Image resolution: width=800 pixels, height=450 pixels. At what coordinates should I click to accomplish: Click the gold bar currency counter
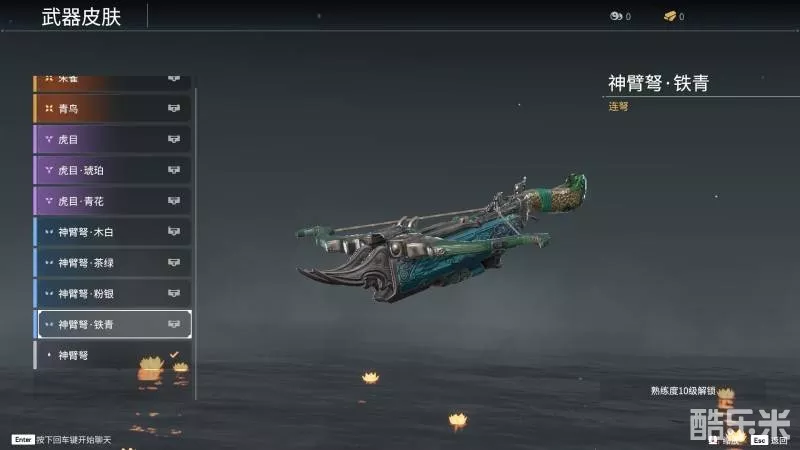[674, 17]
